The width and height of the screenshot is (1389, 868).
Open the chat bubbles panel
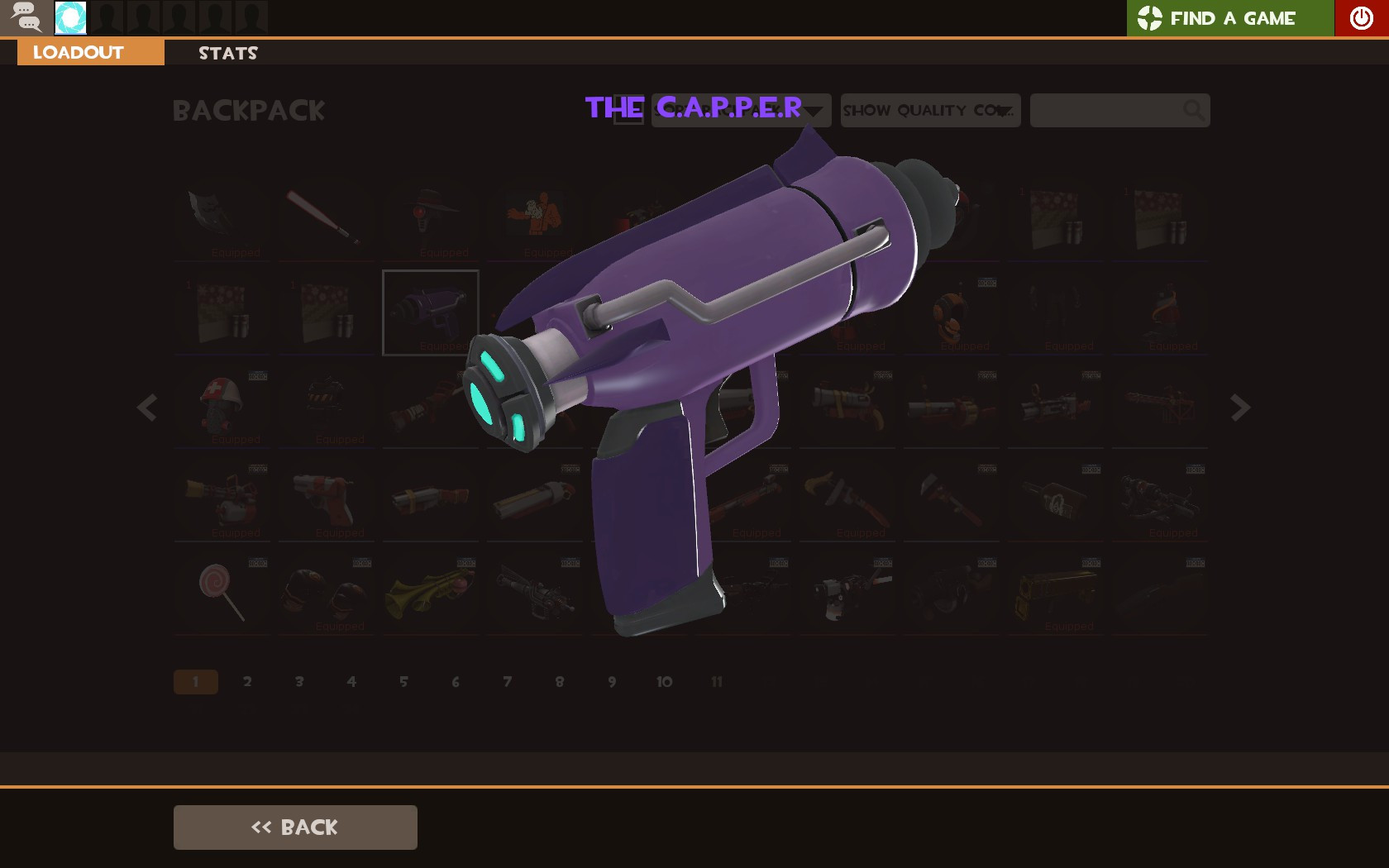point(26,17)
